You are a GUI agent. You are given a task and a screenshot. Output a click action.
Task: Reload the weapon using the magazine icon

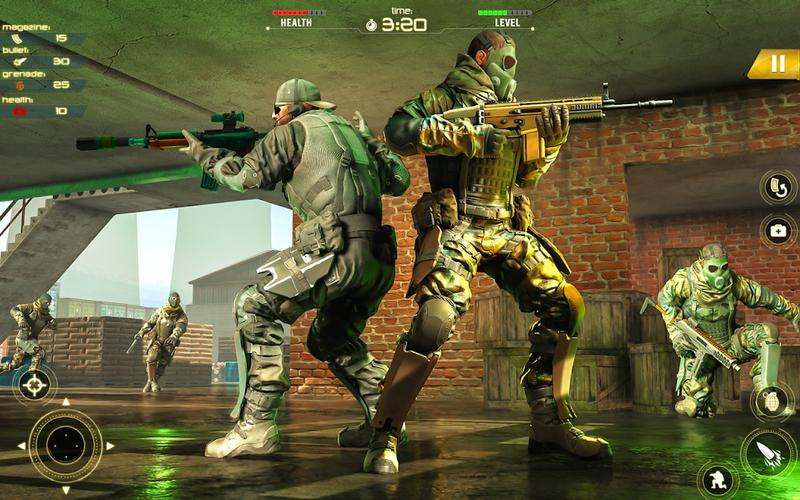(x=777, y=186)
